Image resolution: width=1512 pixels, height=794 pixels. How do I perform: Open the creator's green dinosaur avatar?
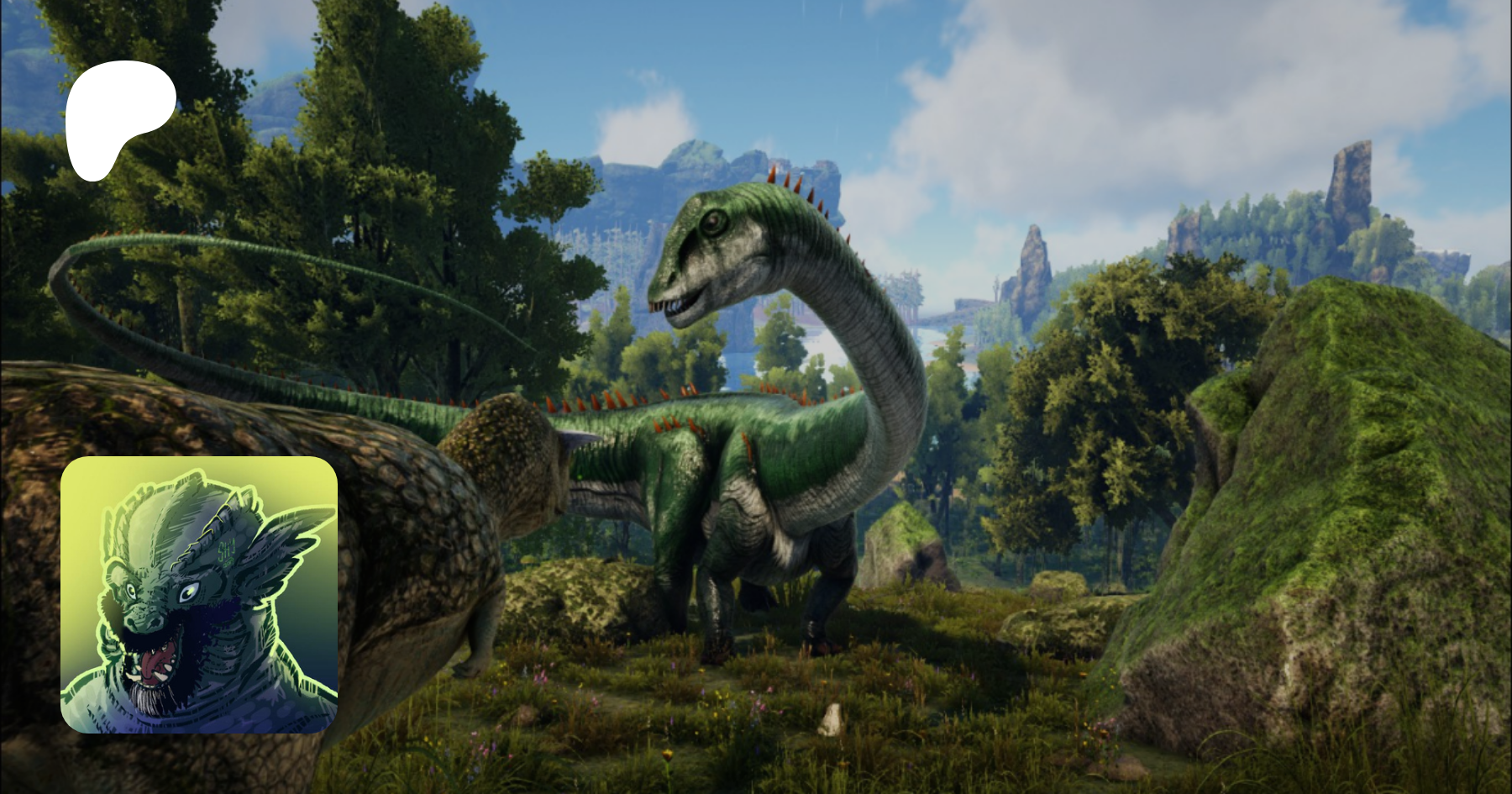click(199, 595)
